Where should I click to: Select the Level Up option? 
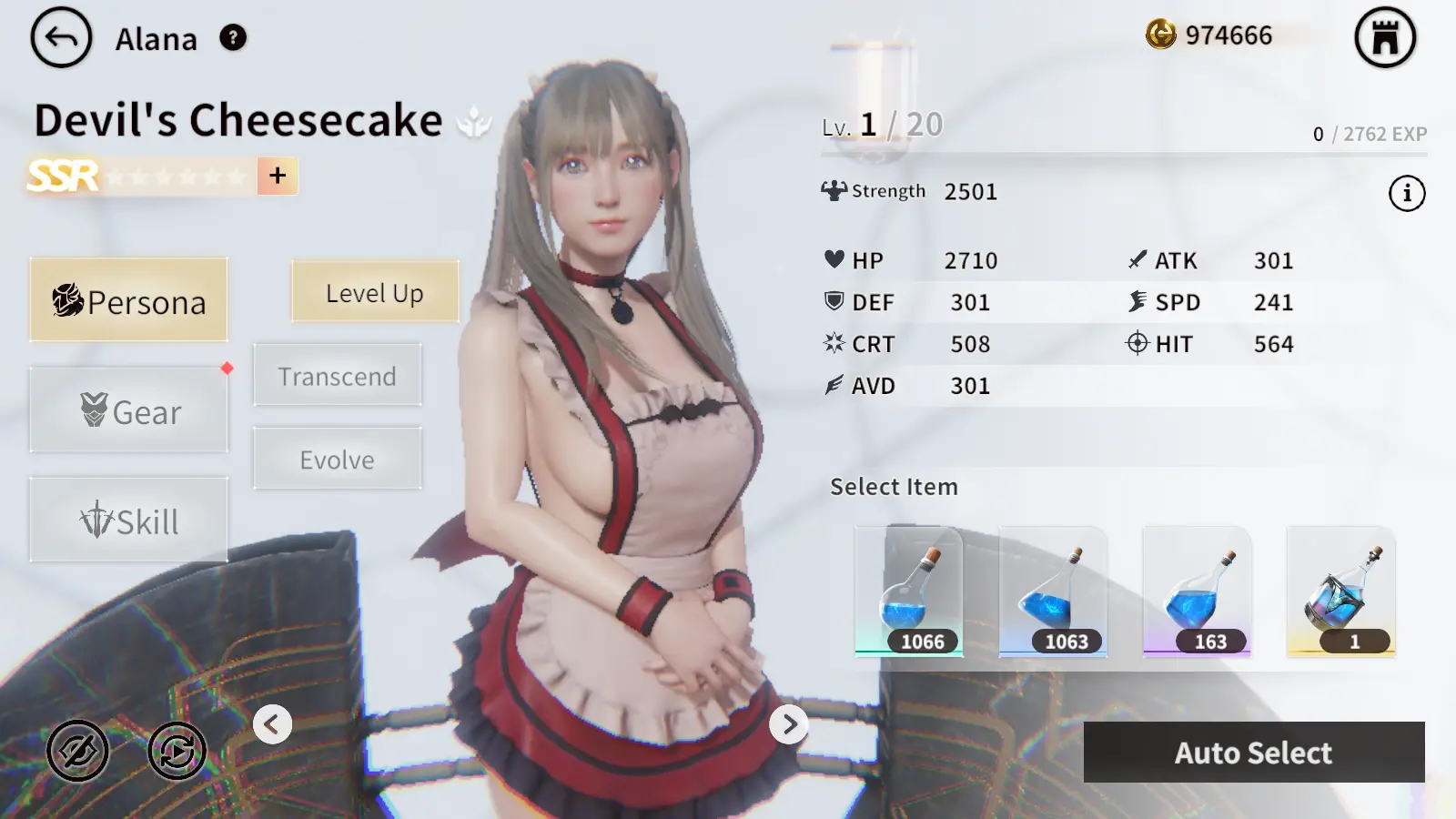(x=375, y=292)
